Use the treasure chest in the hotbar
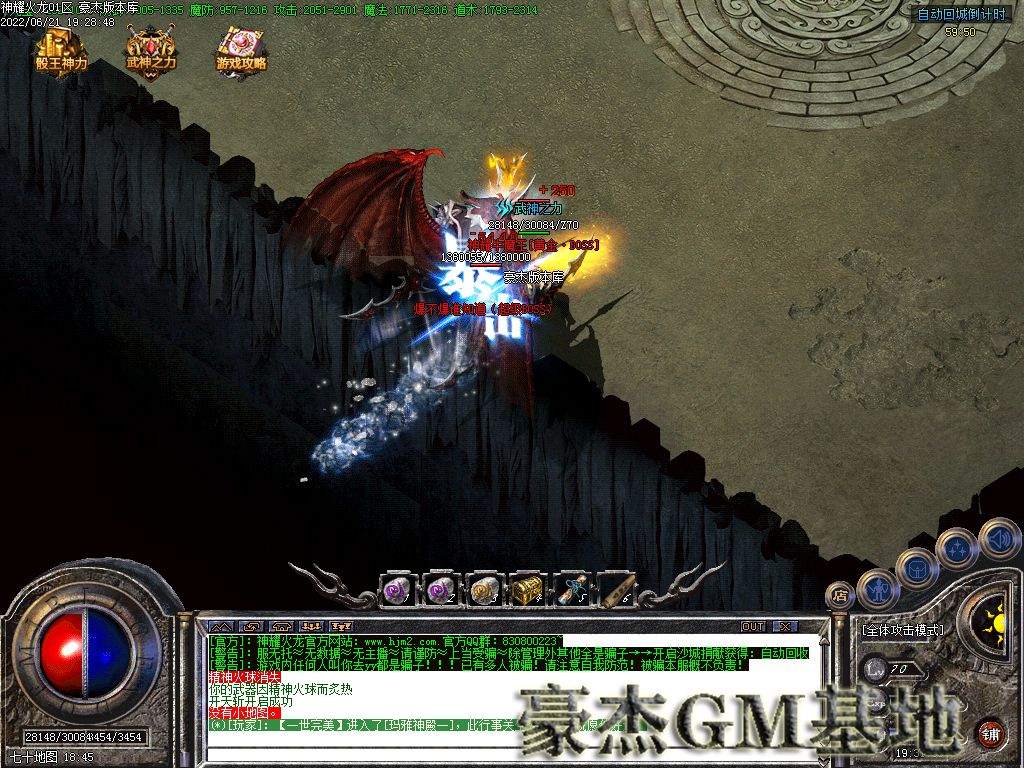This screenshot has height=768, width=1024. [528, 590]
